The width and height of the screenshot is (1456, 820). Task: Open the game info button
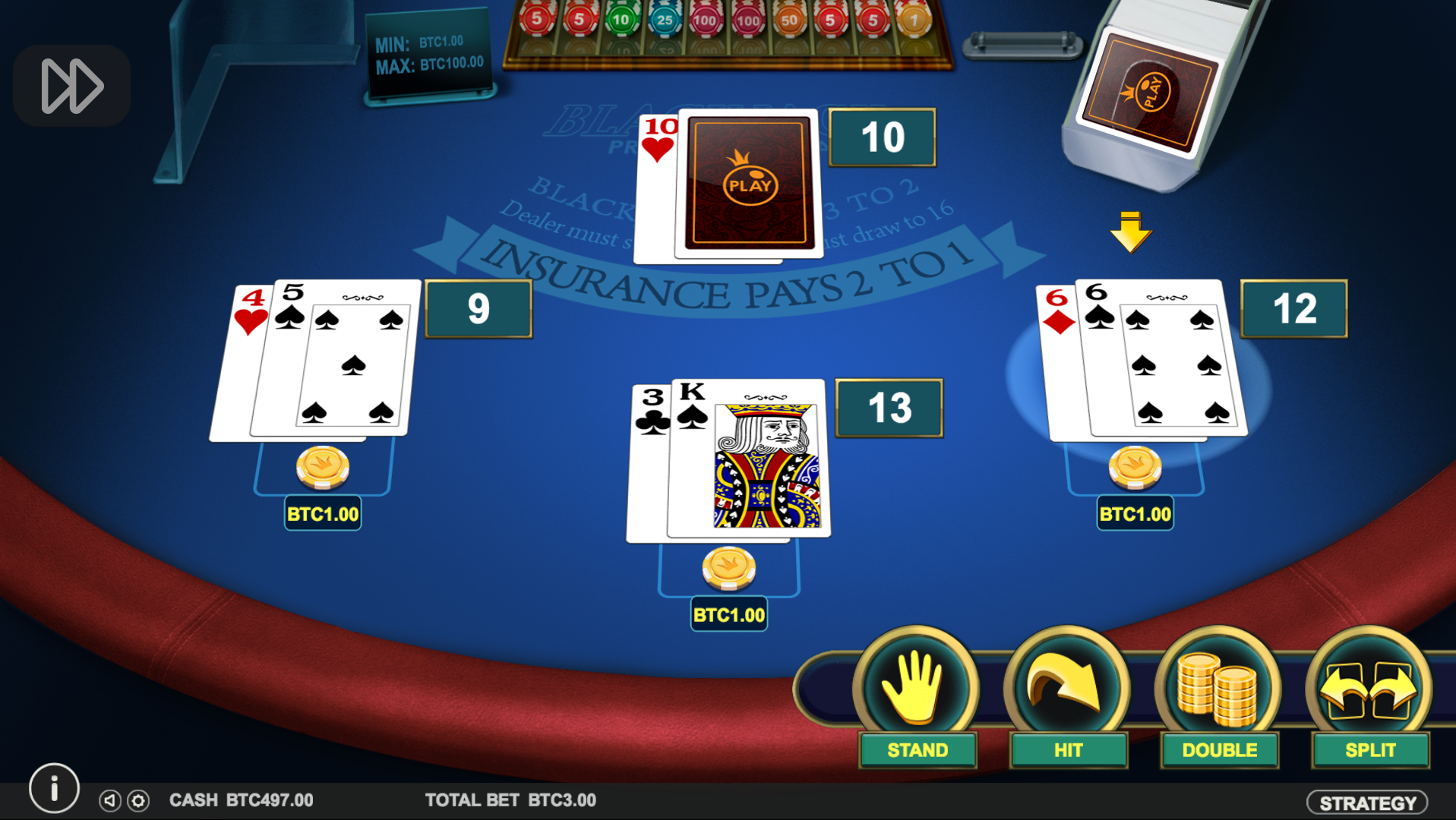54,789
